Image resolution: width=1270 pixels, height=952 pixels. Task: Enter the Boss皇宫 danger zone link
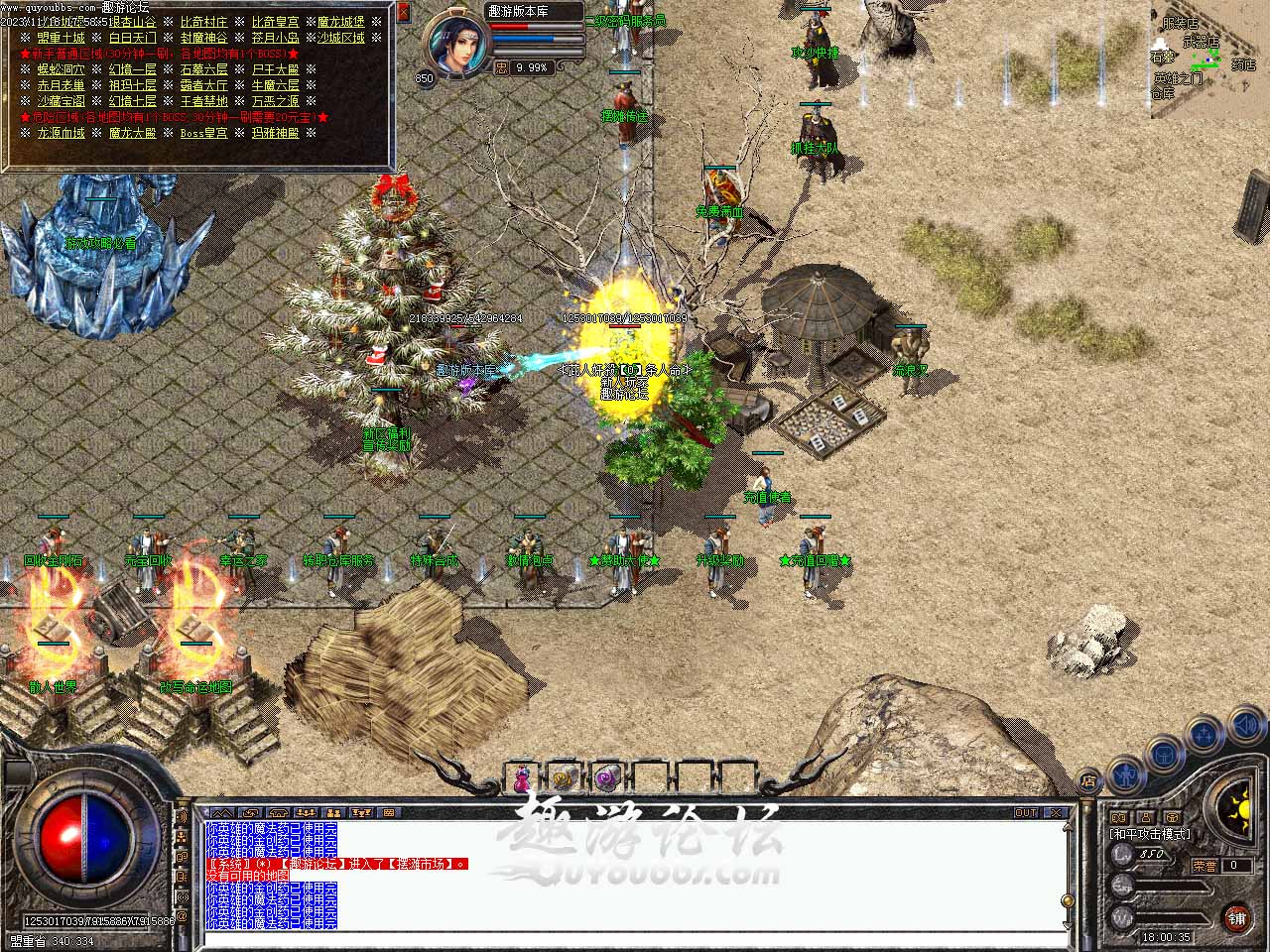[x=203, y=133]
